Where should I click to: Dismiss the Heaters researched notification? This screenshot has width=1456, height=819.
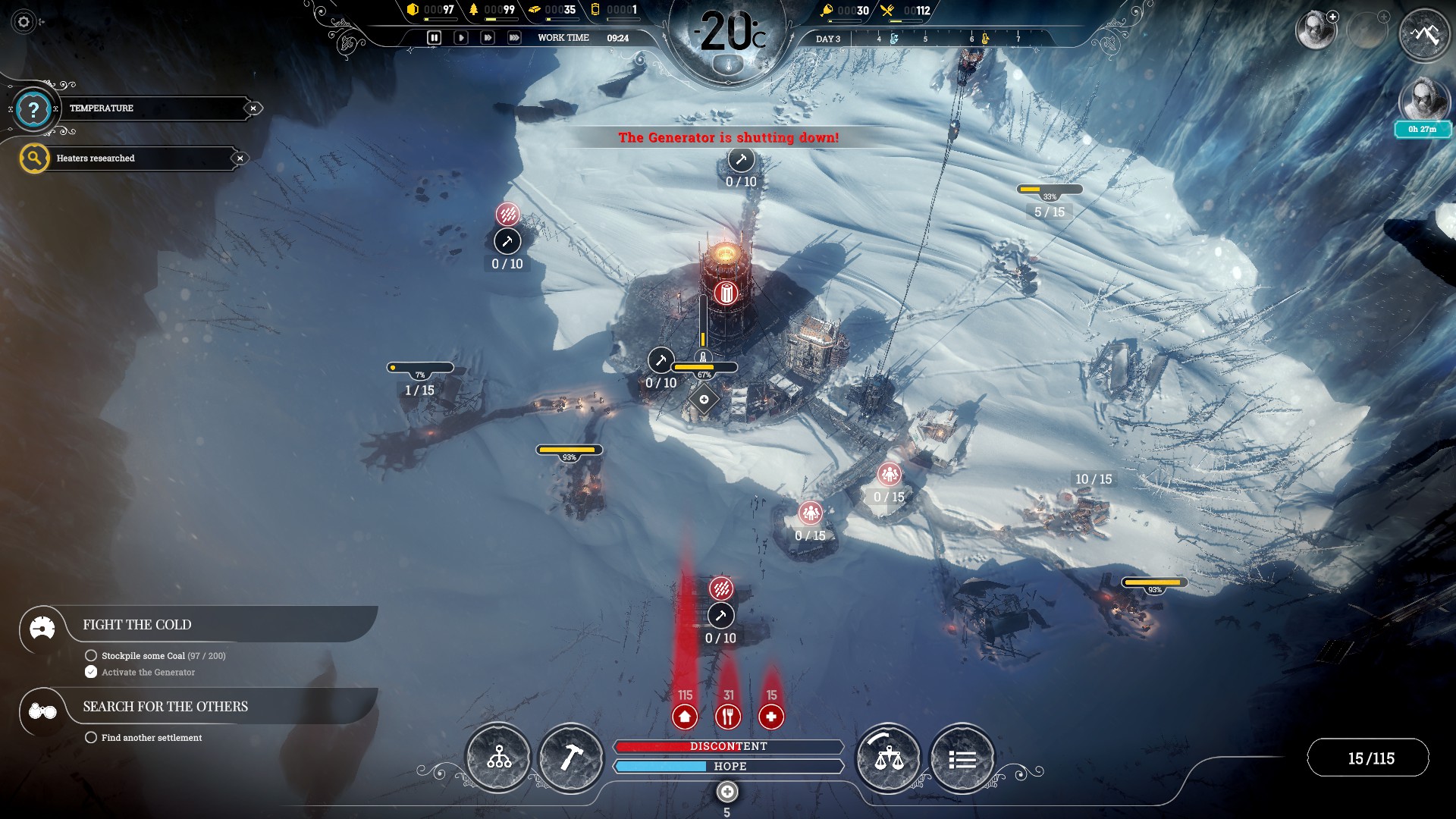[x=240, y=158]
